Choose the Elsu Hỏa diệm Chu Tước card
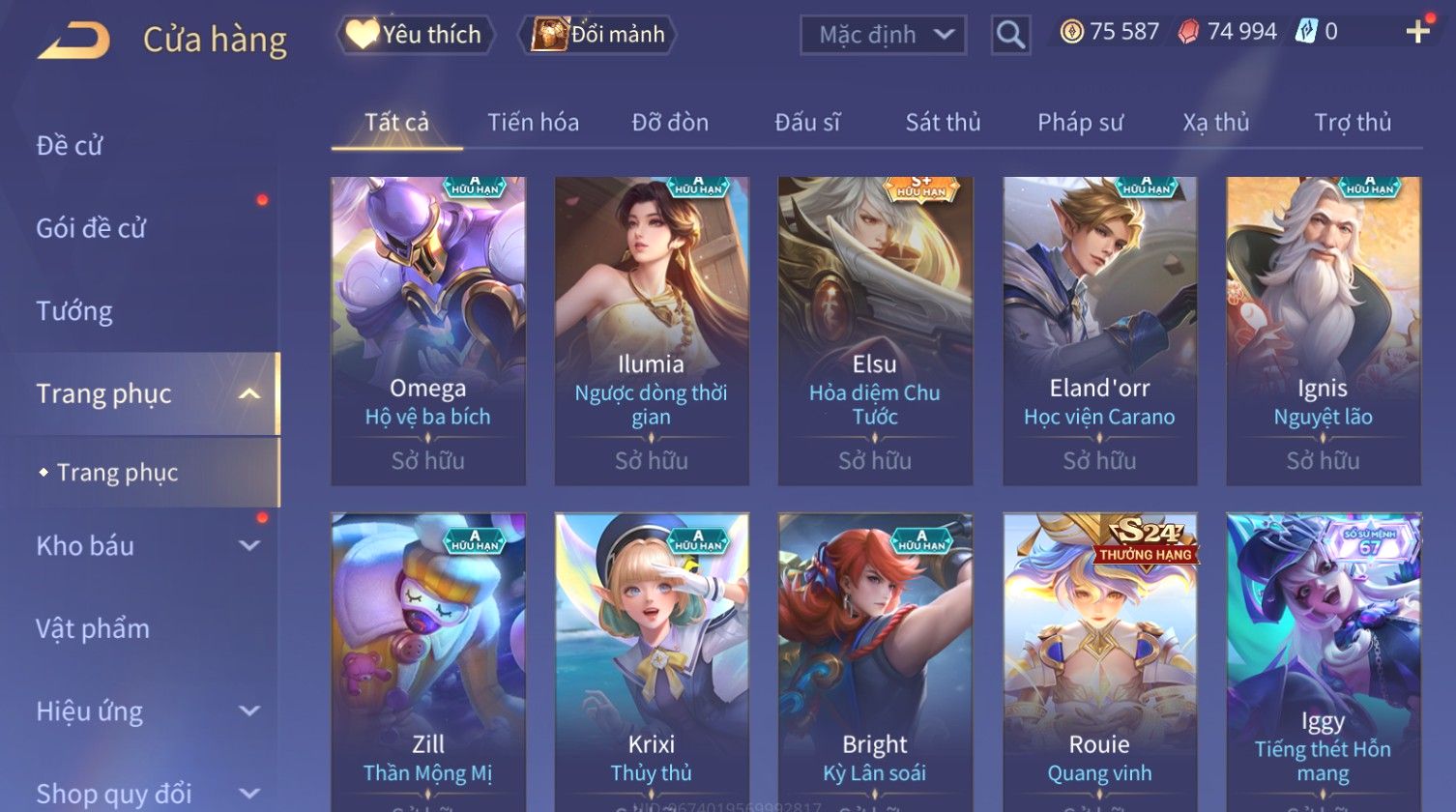 point(875,331)
